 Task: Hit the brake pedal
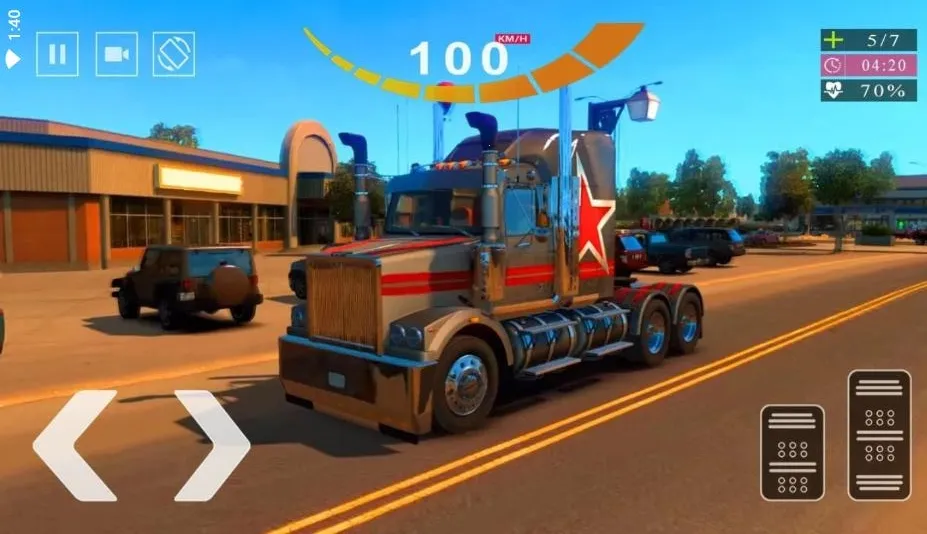click(792, 452)
